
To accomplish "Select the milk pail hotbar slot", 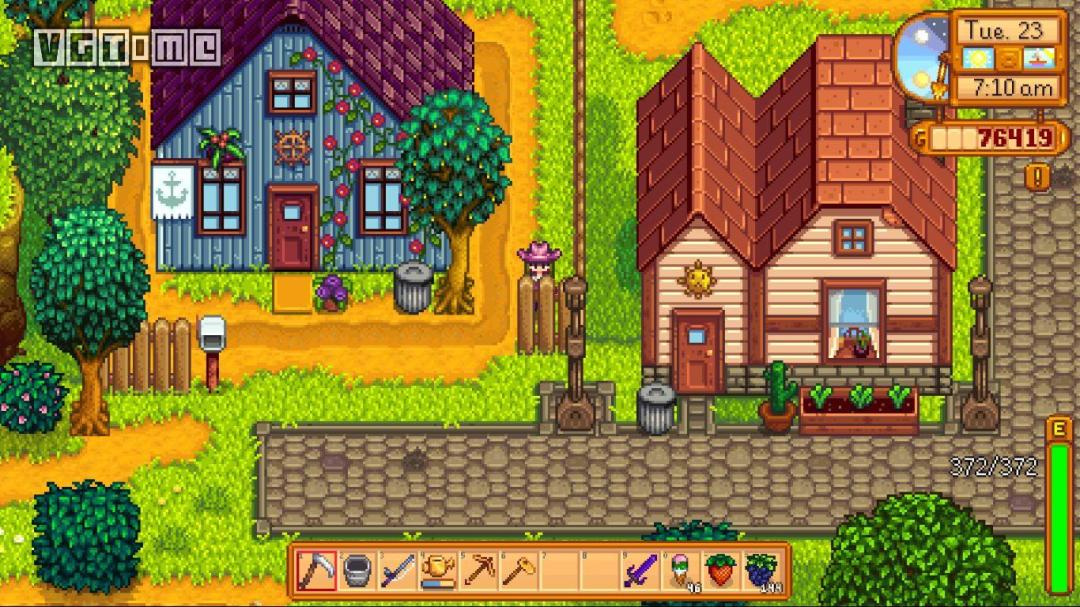I will [357, 571].
